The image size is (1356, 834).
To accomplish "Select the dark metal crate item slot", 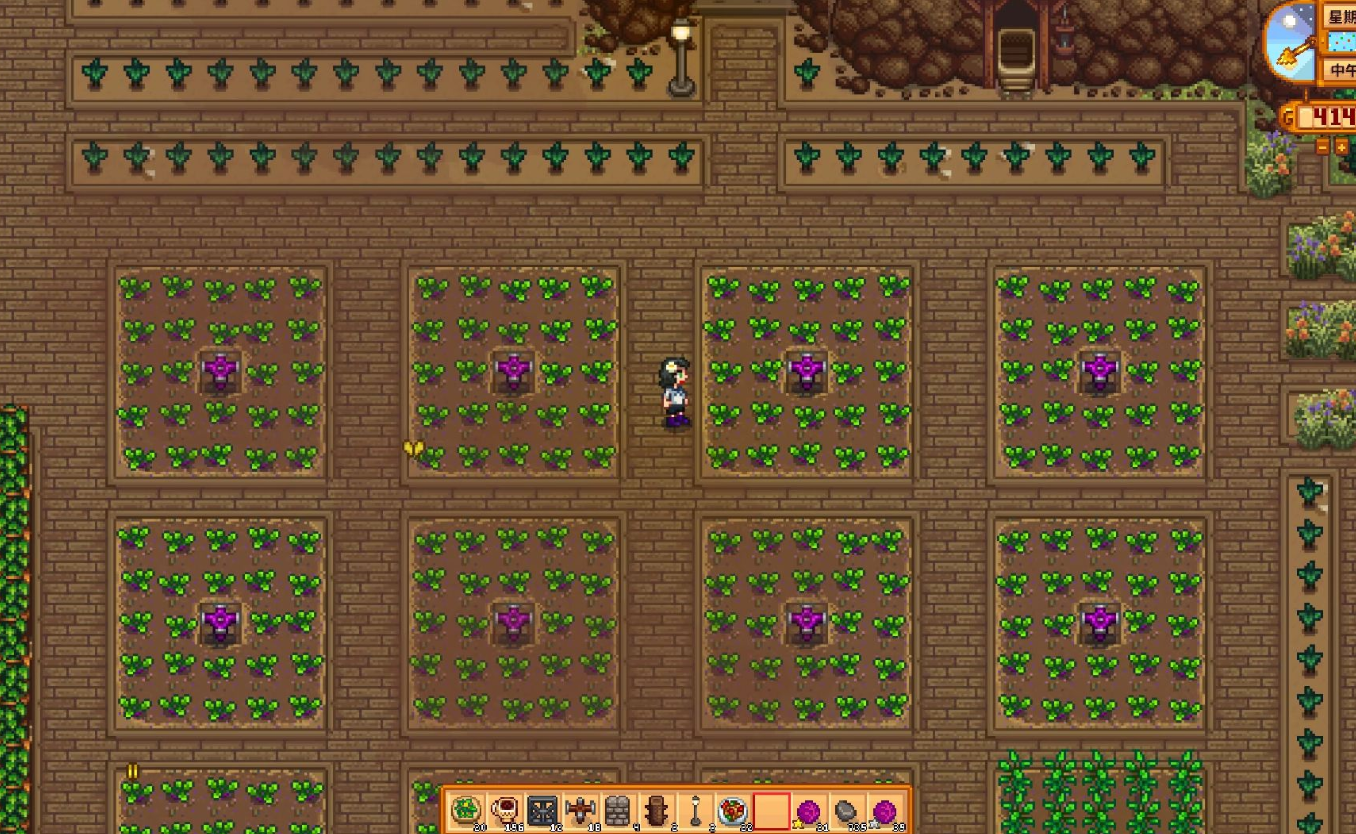I will [542, 810].
